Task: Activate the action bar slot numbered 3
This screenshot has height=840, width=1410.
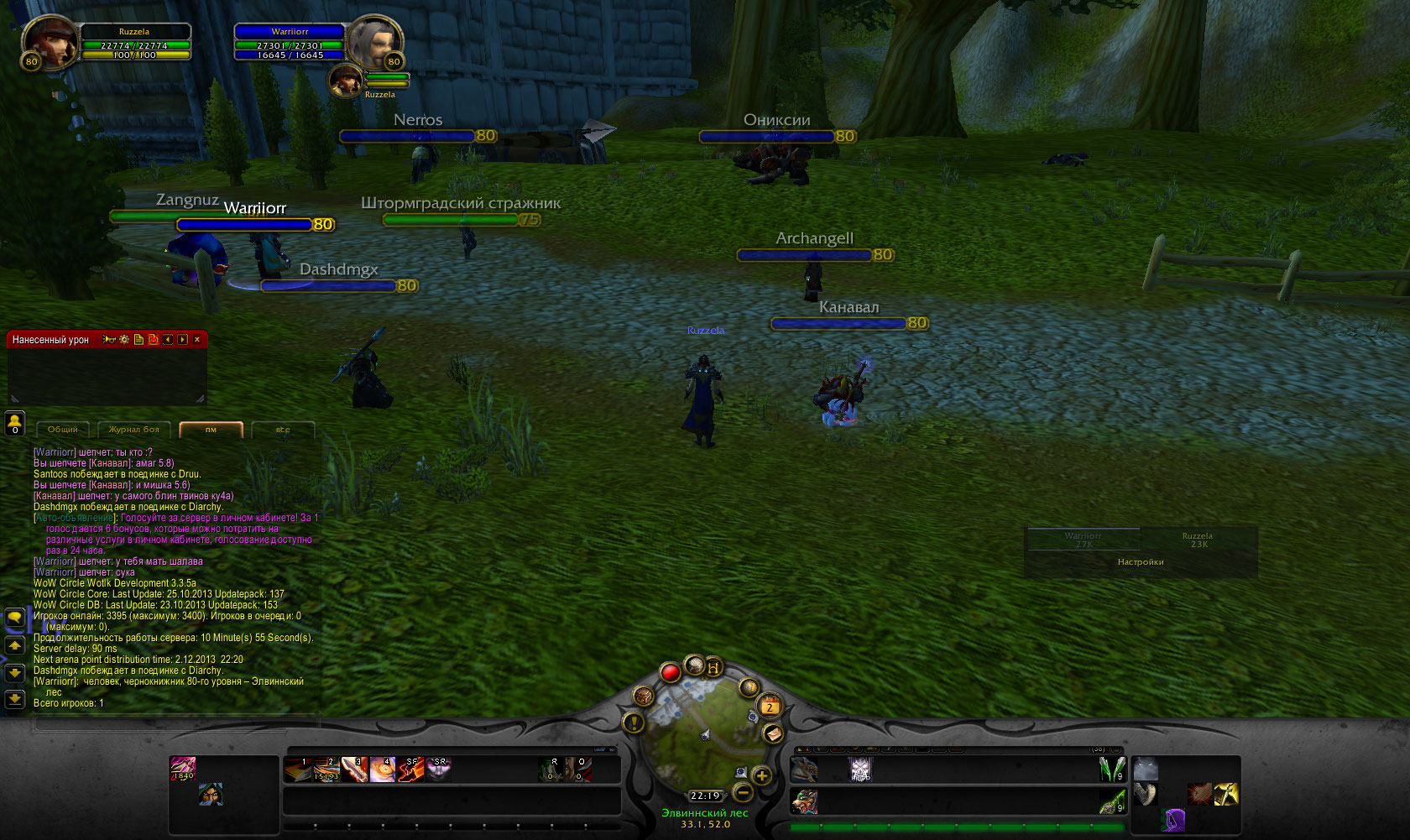Action: point(354,770)
